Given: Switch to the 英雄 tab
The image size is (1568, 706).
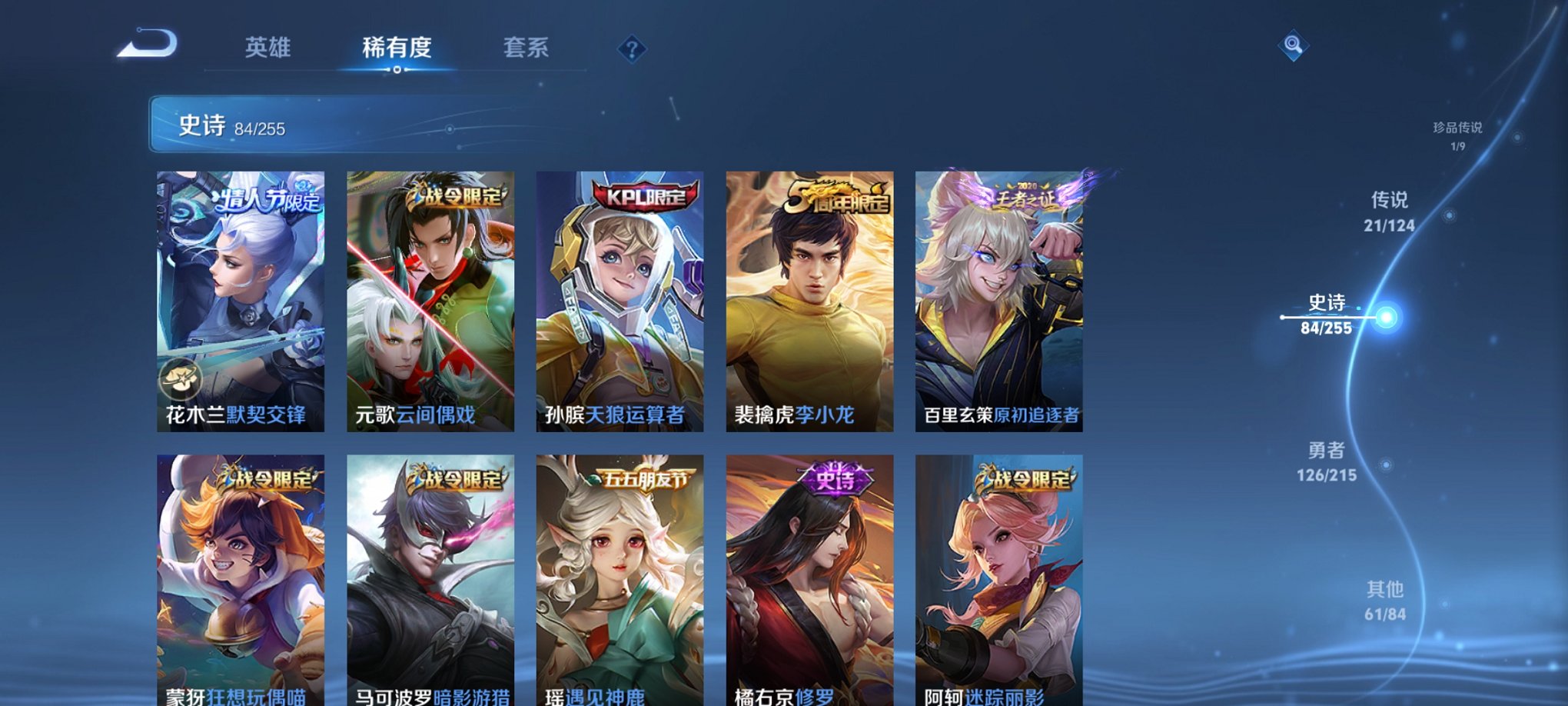Looking at the screenshot, I should point(266,47).
